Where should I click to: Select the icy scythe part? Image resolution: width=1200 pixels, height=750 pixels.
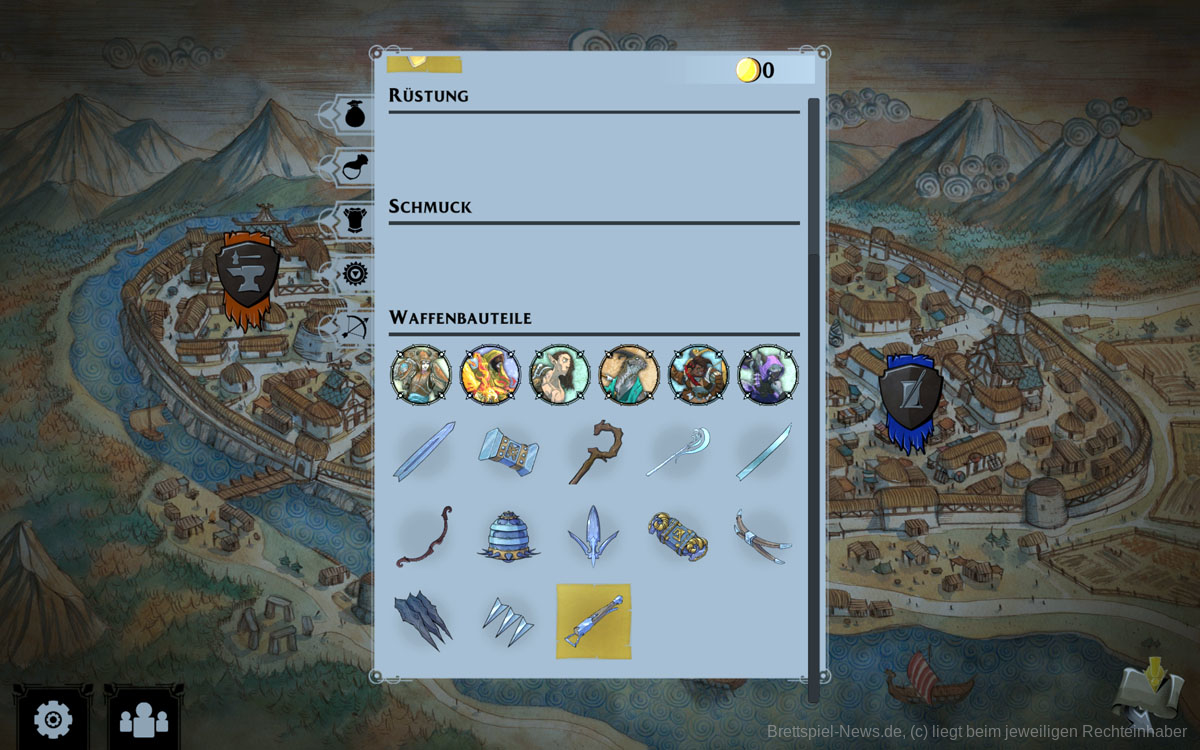[678, 452]
